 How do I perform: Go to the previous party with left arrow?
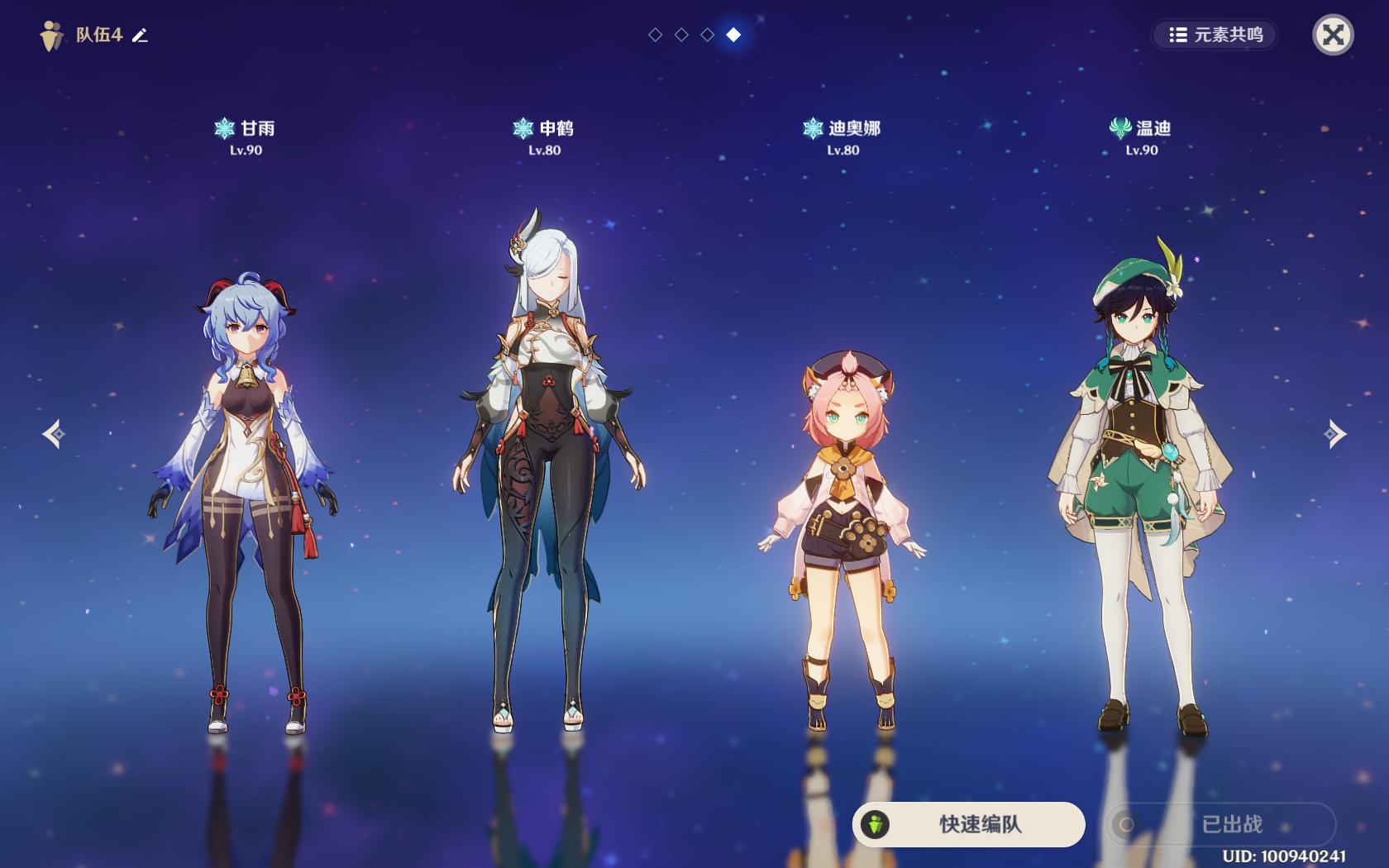tap(54, 434)
